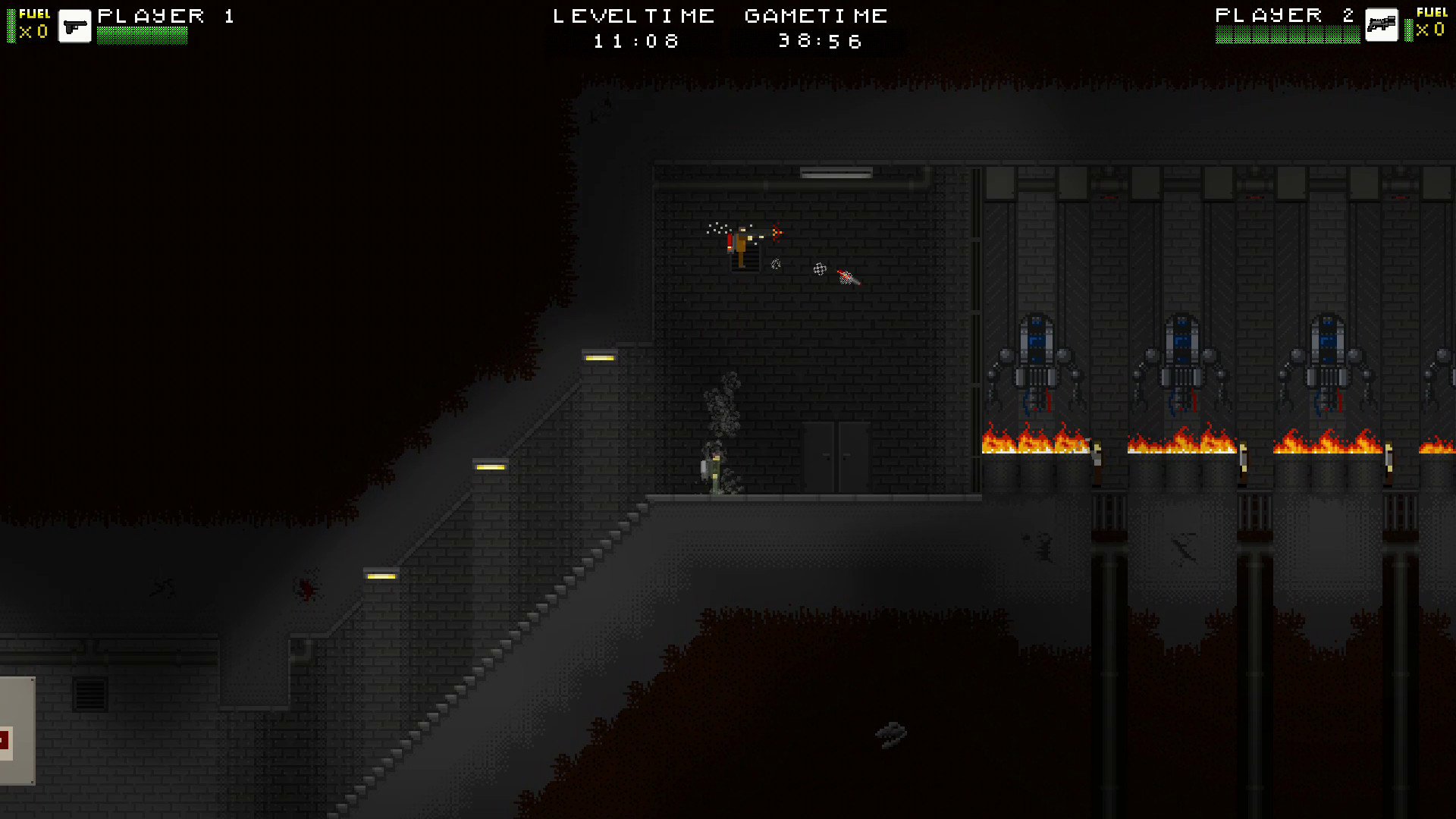
Task: Click the checkered crosshair cursor near the rocket
Action: (x=820, y=270)
